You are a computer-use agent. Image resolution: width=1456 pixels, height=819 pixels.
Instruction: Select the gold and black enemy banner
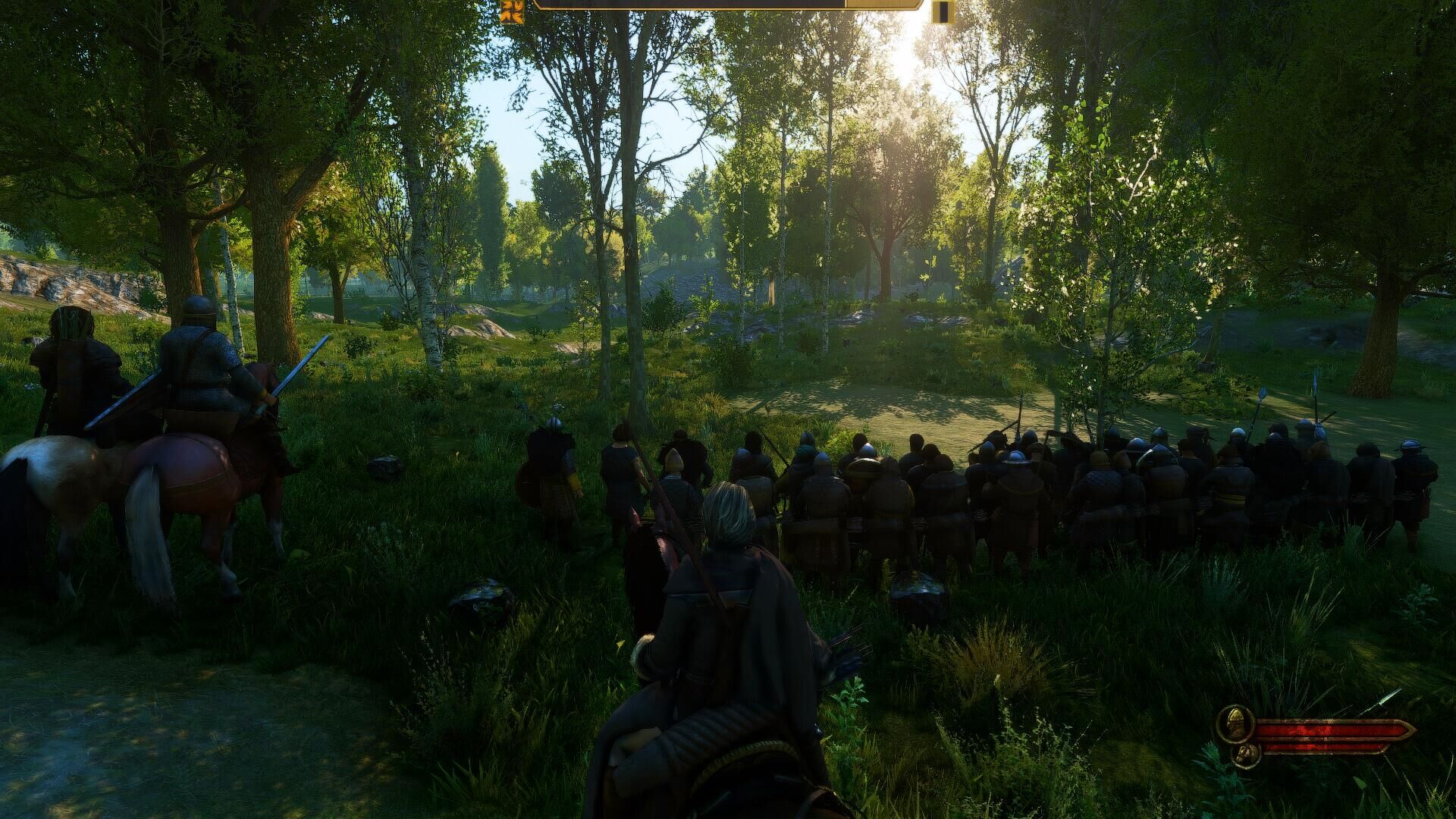(943, 11)
